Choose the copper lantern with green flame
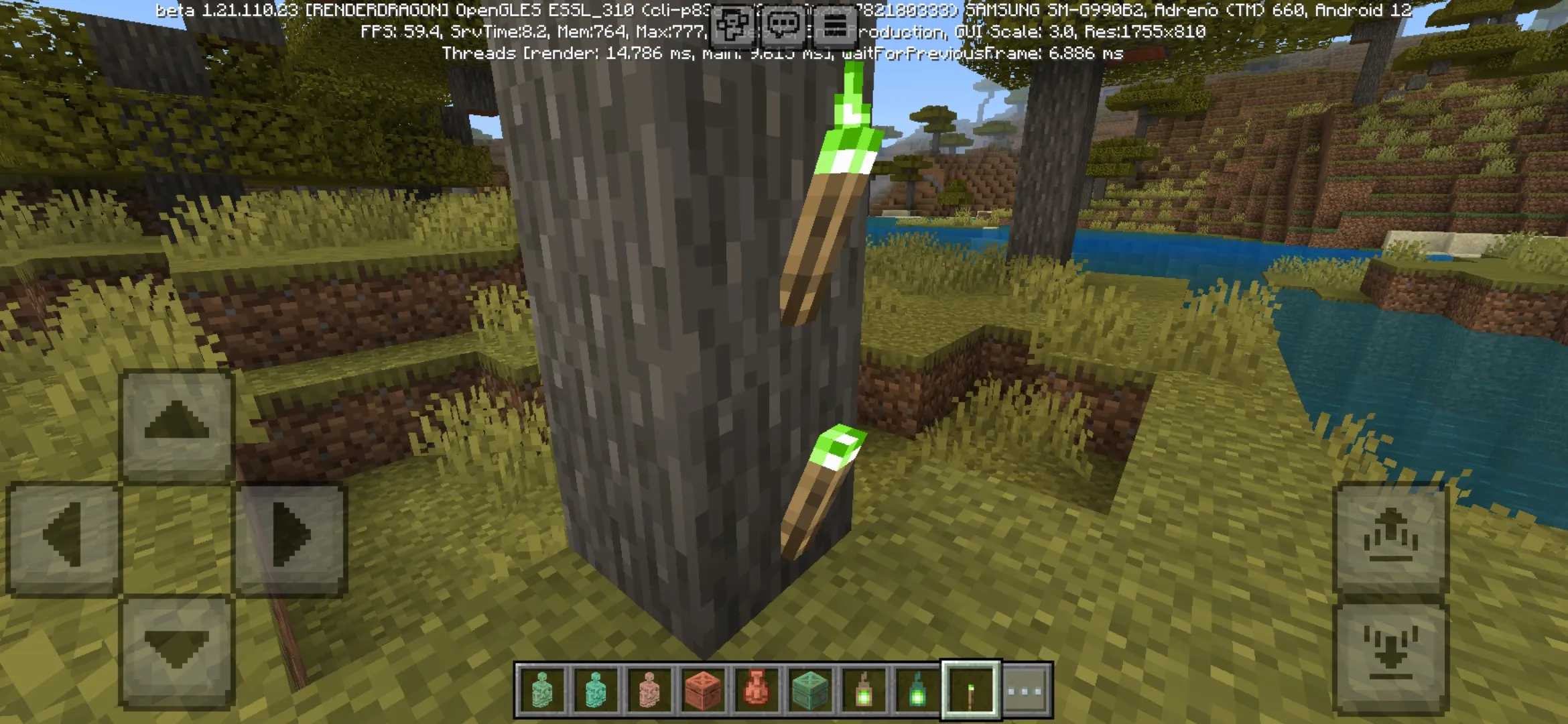The width and height of the screenshot is (1568, 724). 864,690
